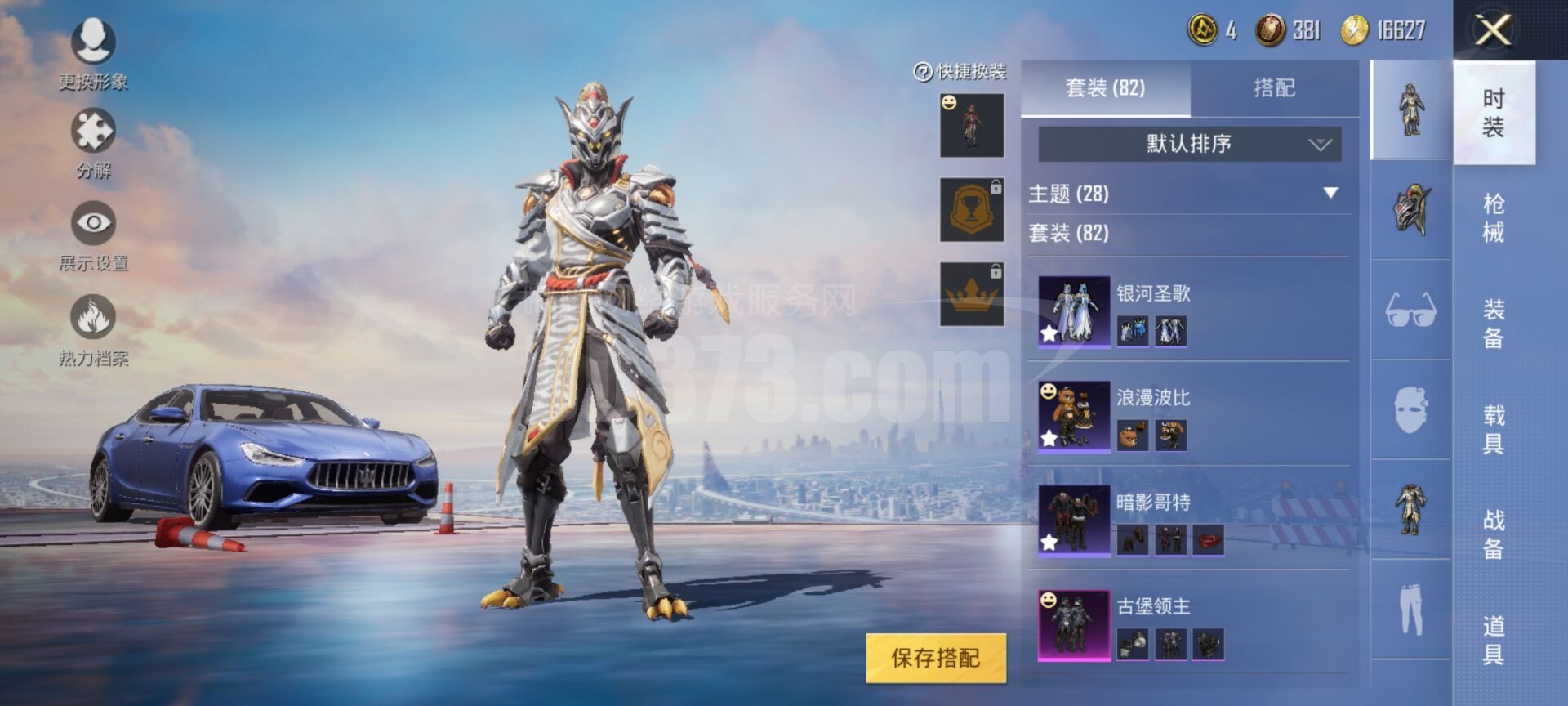
Task: Select the glasses accessory category icon
Action: point(1410,311)
